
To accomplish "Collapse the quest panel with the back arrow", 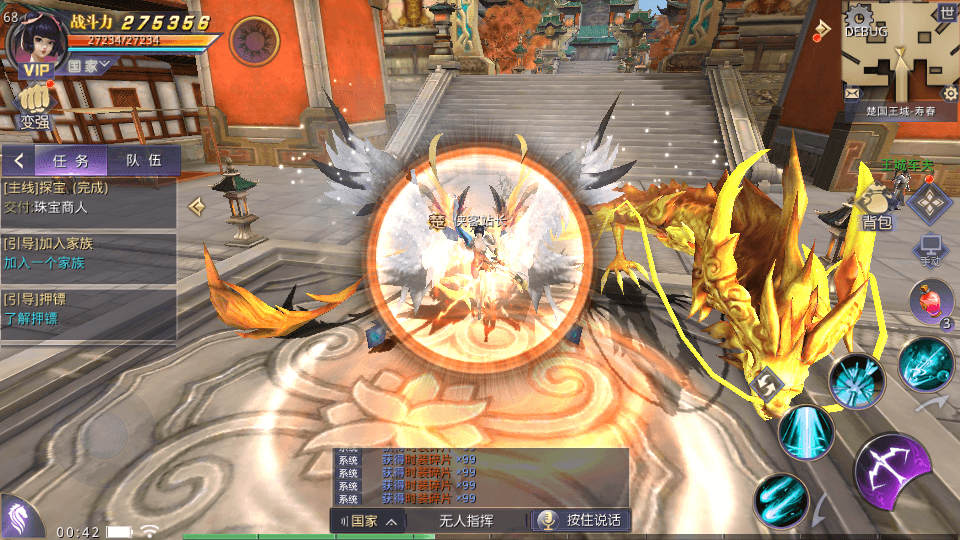I will point(18,161).
